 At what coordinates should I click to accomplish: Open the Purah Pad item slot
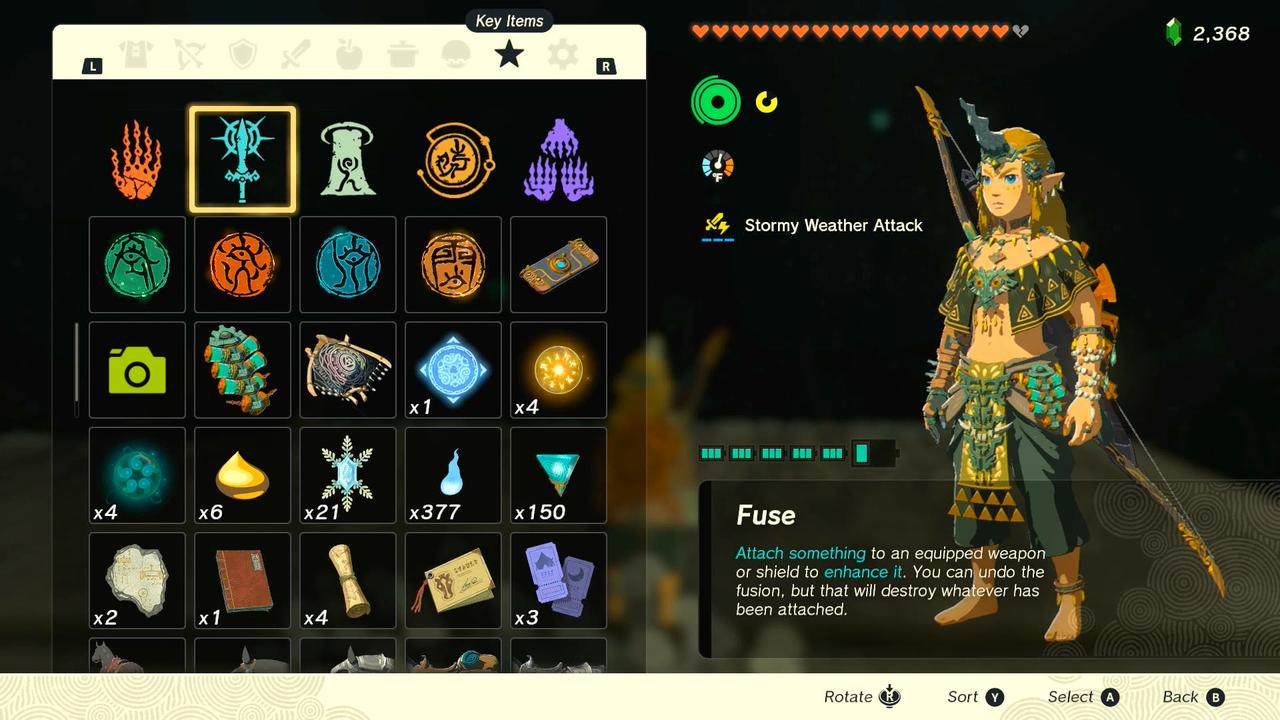(x=558, y=265)
